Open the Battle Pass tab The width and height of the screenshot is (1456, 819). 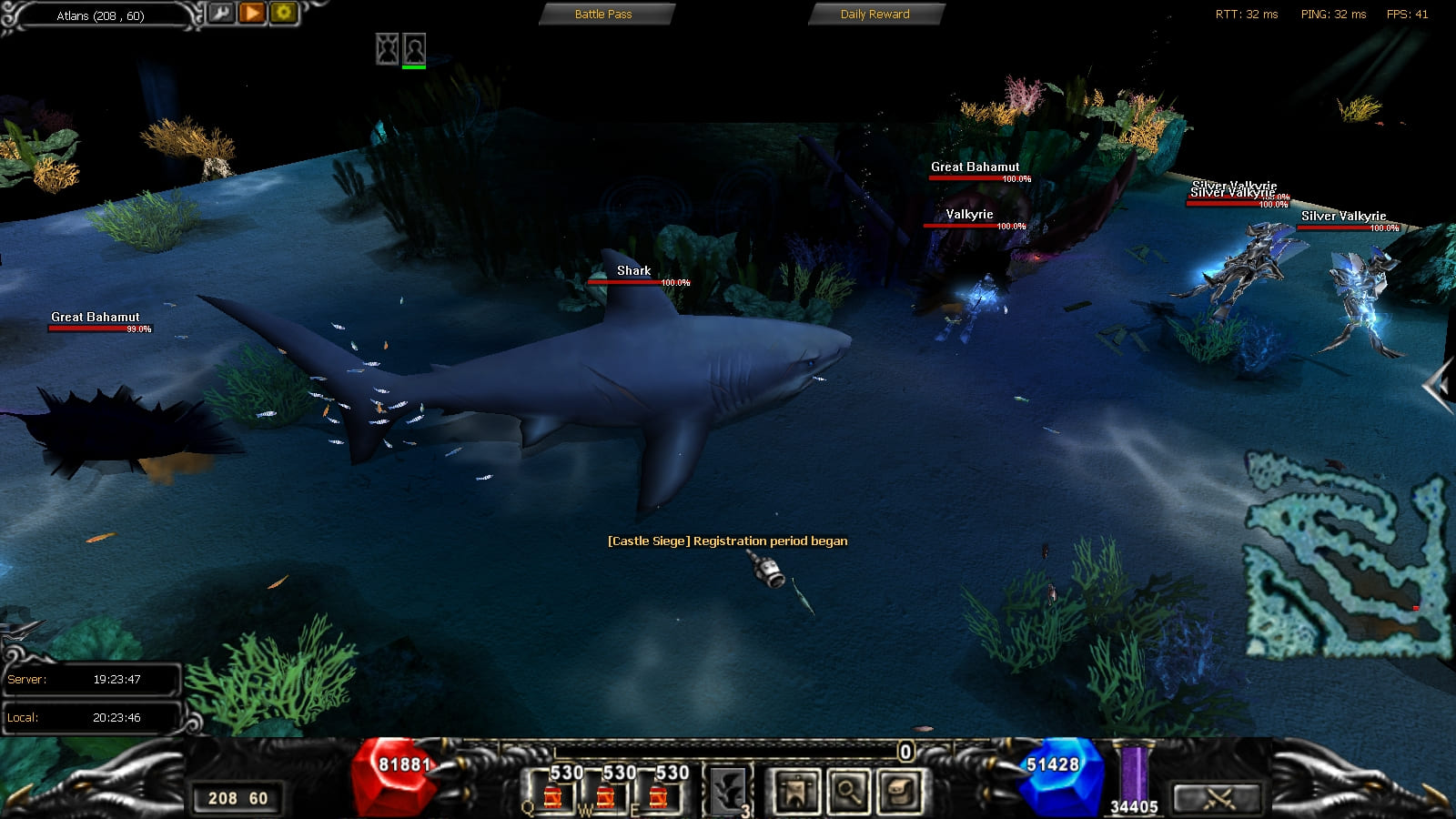[x=605, y=14]
